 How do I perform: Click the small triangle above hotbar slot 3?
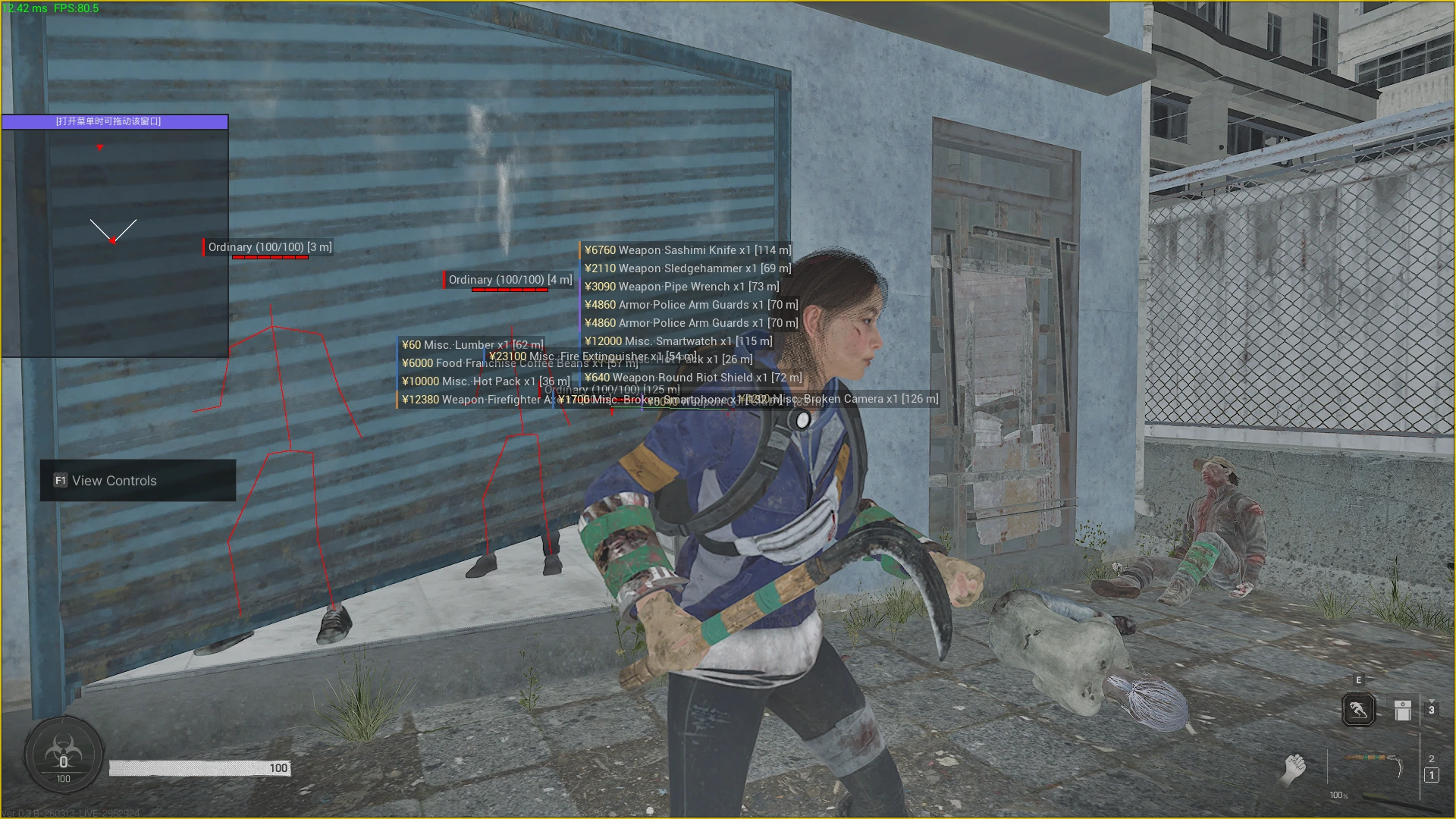1432,701
